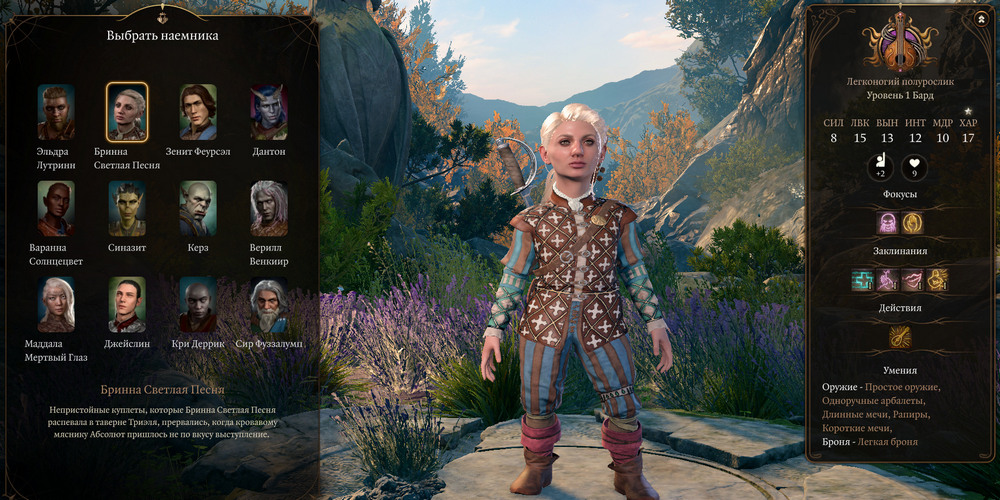Choose Верилл Венкиир portrait
The width and height of the screenshot is (1000, 500).
click(x=268, y=208)
